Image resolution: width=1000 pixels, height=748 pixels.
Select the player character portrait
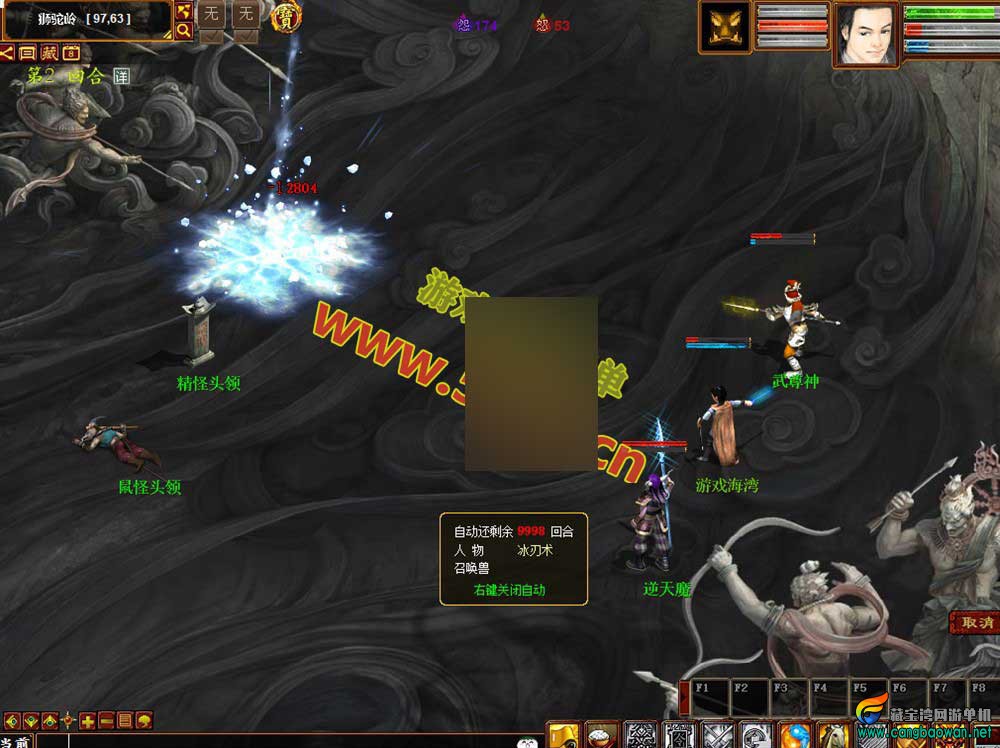click(x=866, y=34)
